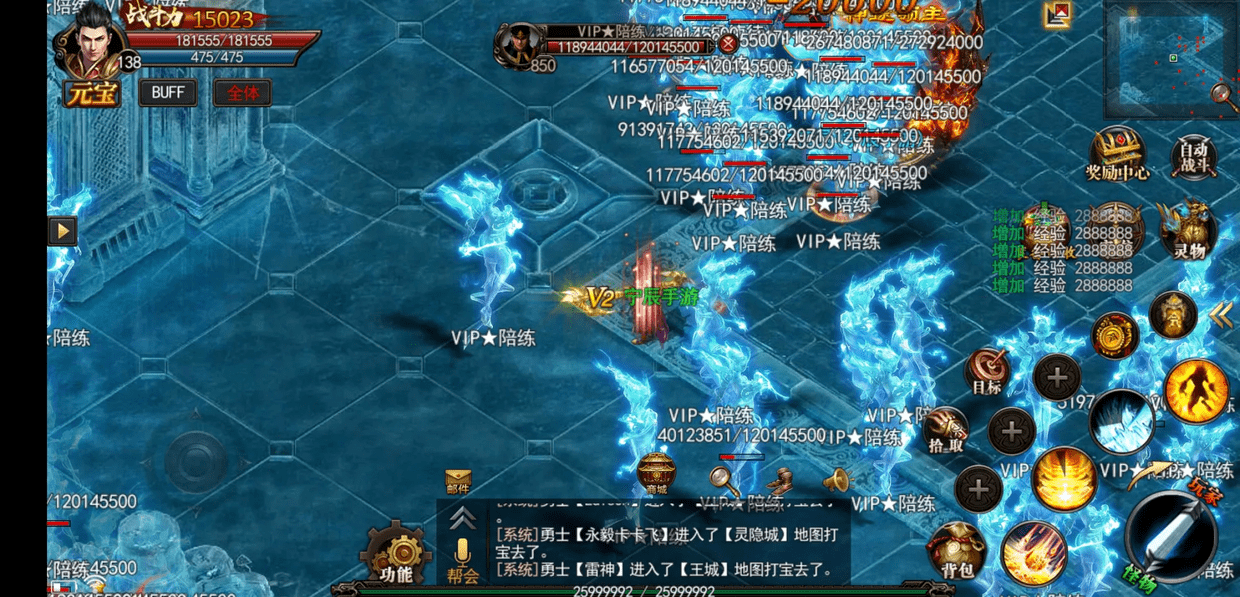Select the 目标 target button

(x=988, y=372)
